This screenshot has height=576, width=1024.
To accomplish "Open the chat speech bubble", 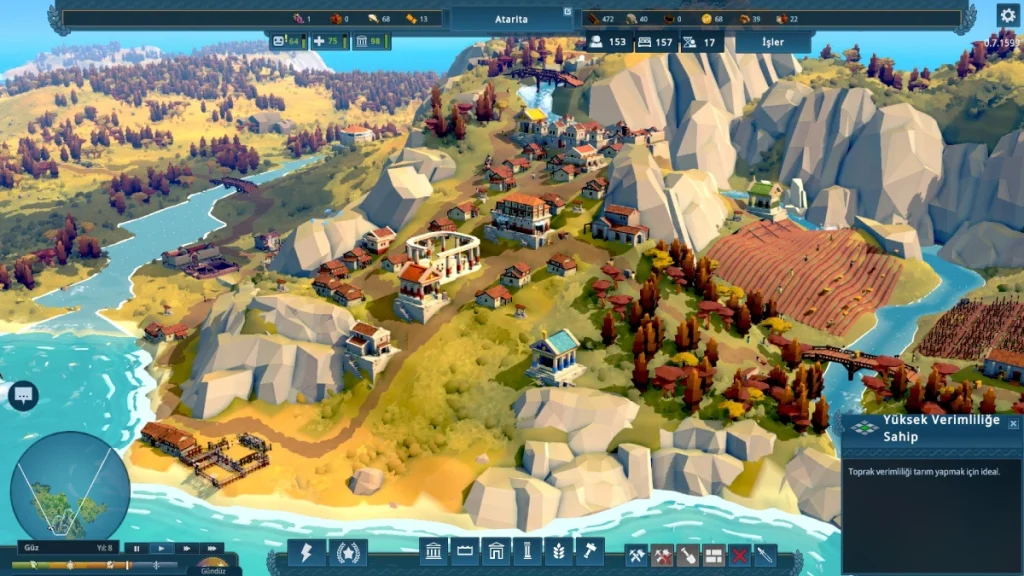I will [x=22, y=395].
